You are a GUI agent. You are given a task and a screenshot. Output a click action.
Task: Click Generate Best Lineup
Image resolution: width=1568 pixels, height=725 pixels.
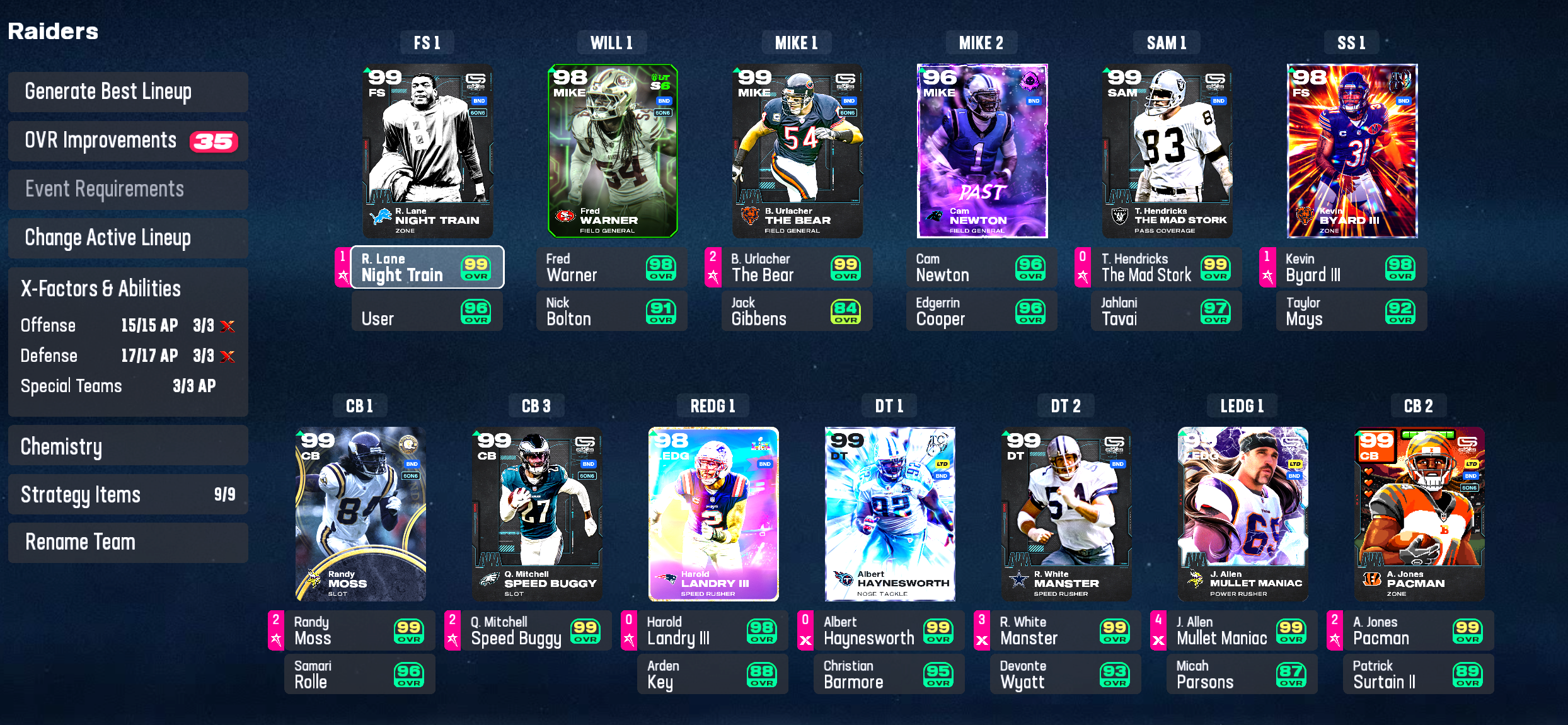click(x=128, y=92)
